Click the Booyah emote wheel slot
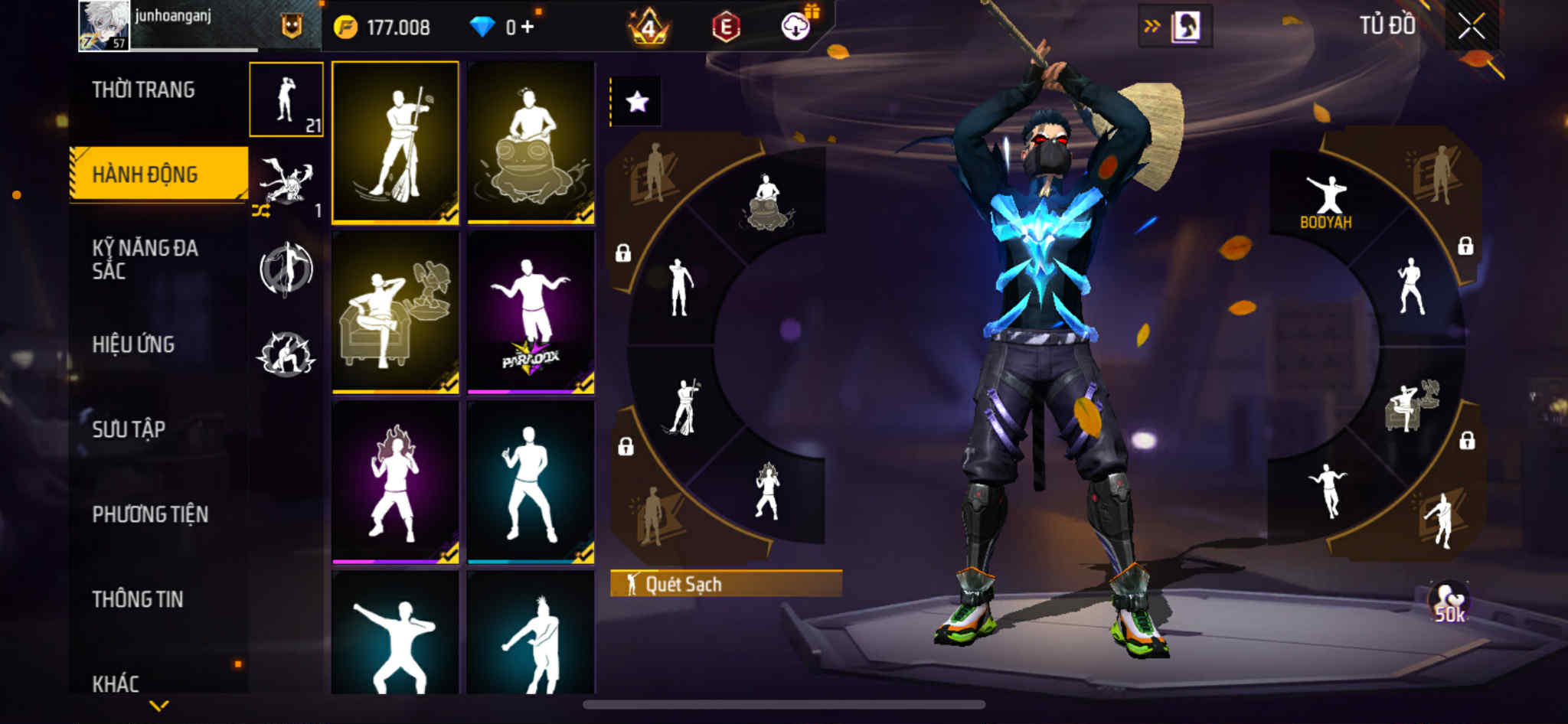Screen dimensions: 1568x724 coord(1326,201)
